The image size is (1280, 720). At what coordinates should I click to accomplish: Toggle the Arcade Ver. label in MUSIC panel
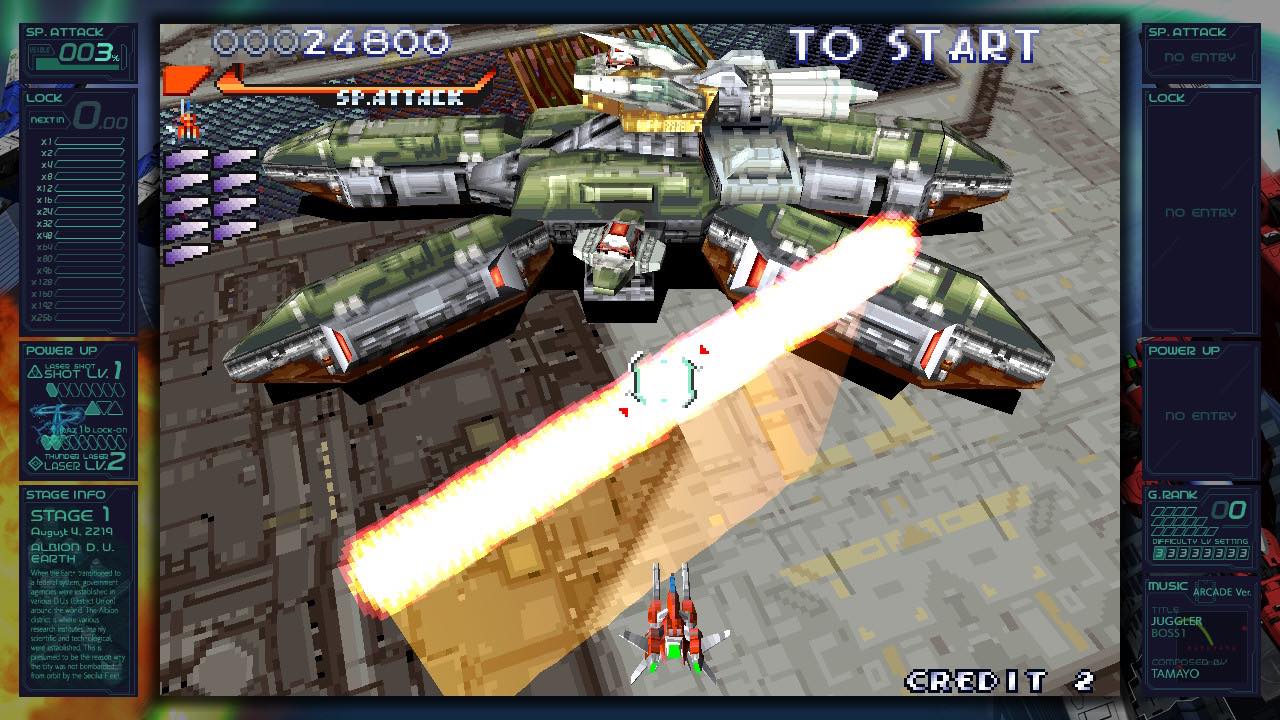point(1222,591)
